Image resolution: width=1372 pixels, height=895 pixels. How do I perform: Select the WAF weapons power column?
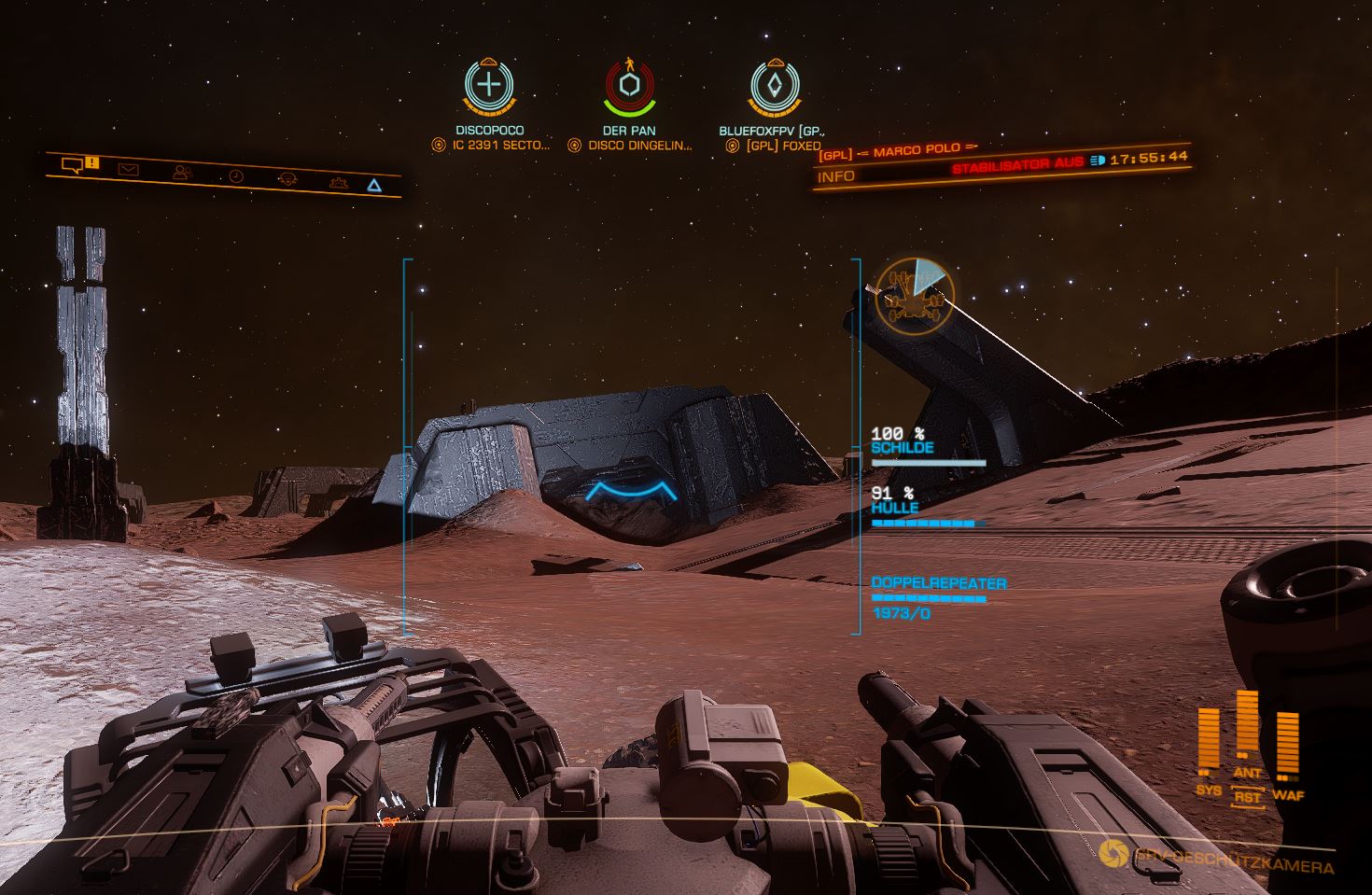tap(1287, 748)
